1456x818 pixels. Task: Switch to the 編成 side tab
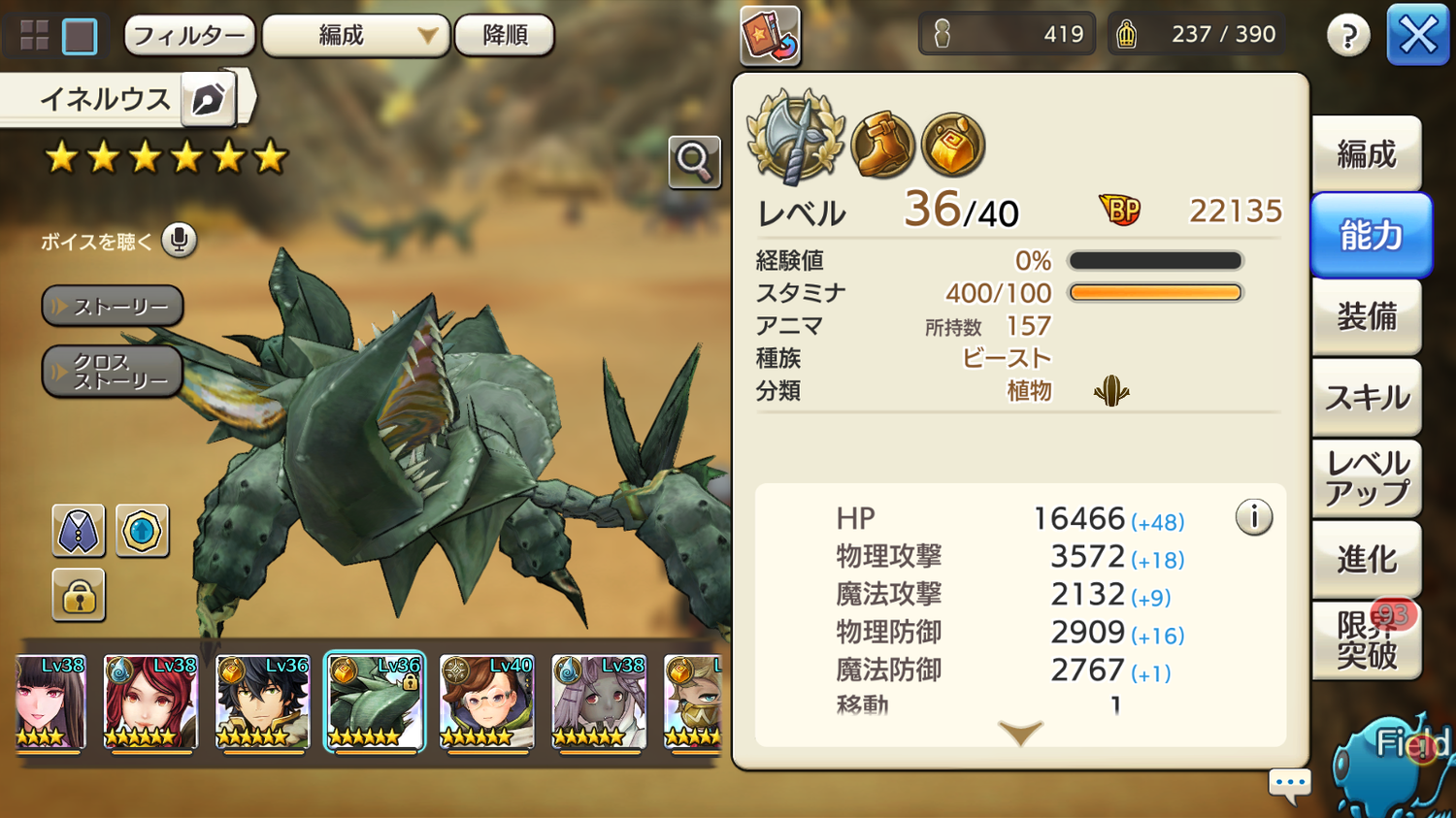click(x=1366, y=154)
